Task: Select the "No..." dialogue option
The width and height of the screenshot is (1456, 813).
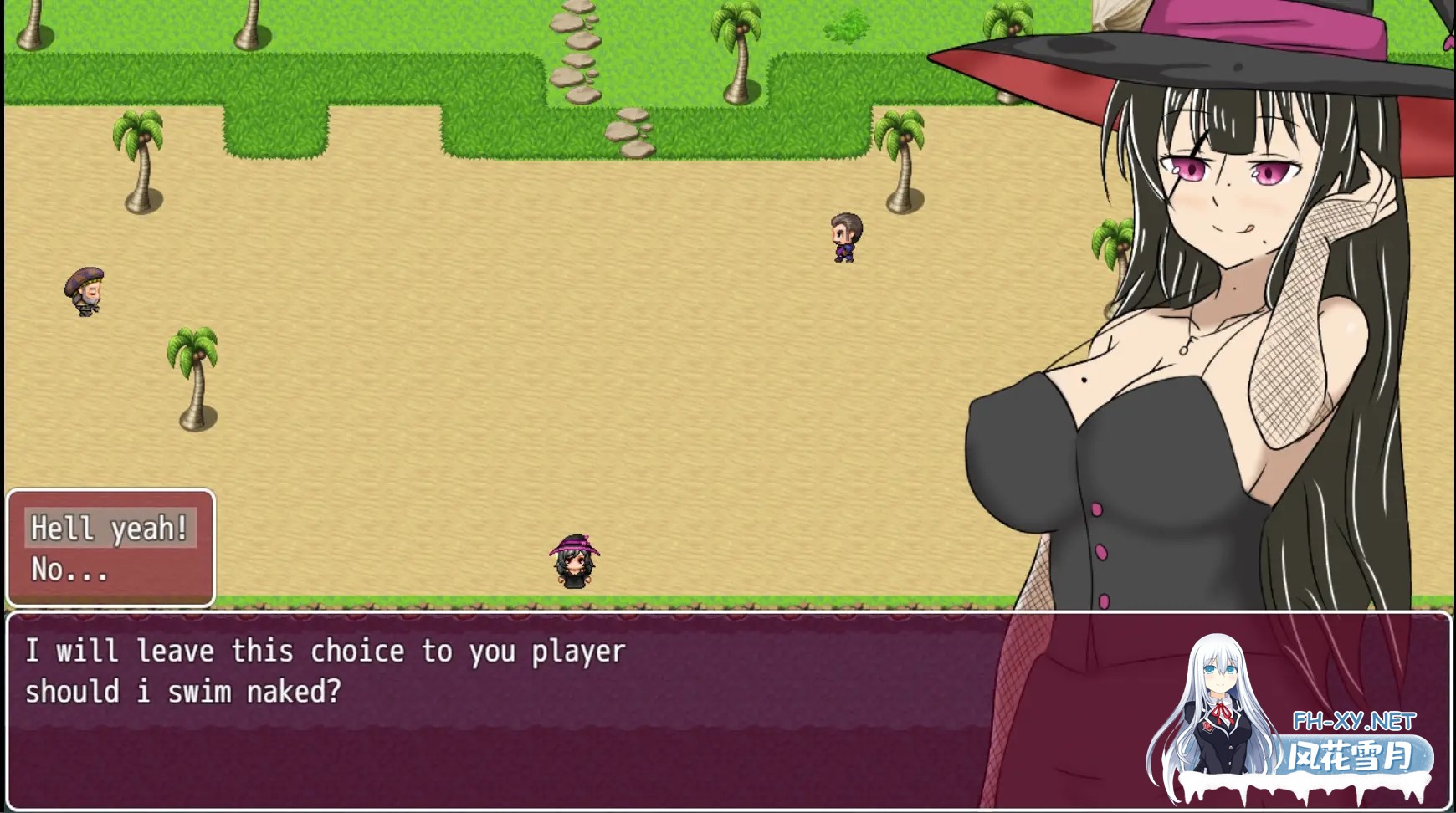Action: click(70, 570)
